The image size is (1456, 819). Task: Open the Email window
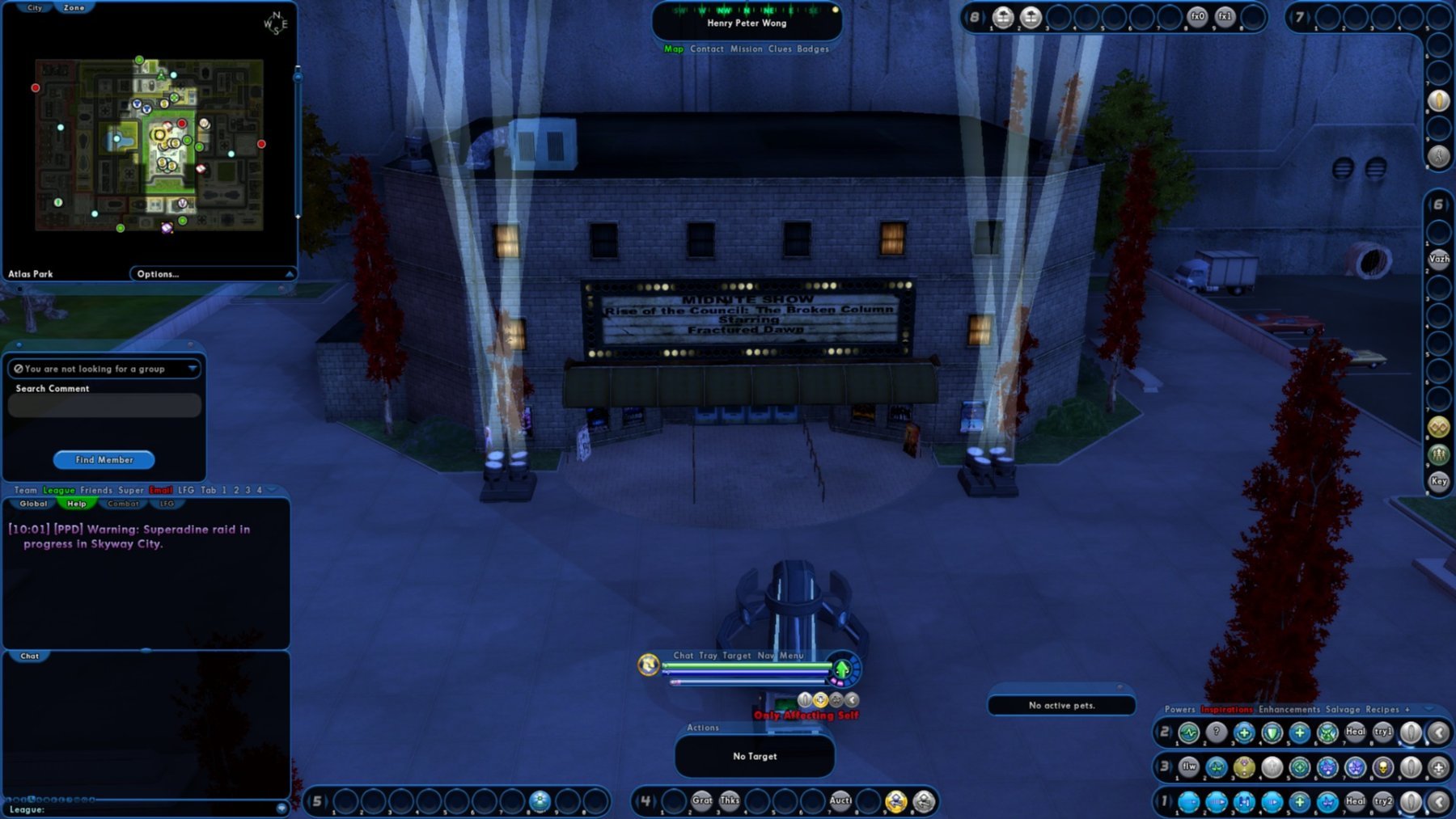[160, 490]
